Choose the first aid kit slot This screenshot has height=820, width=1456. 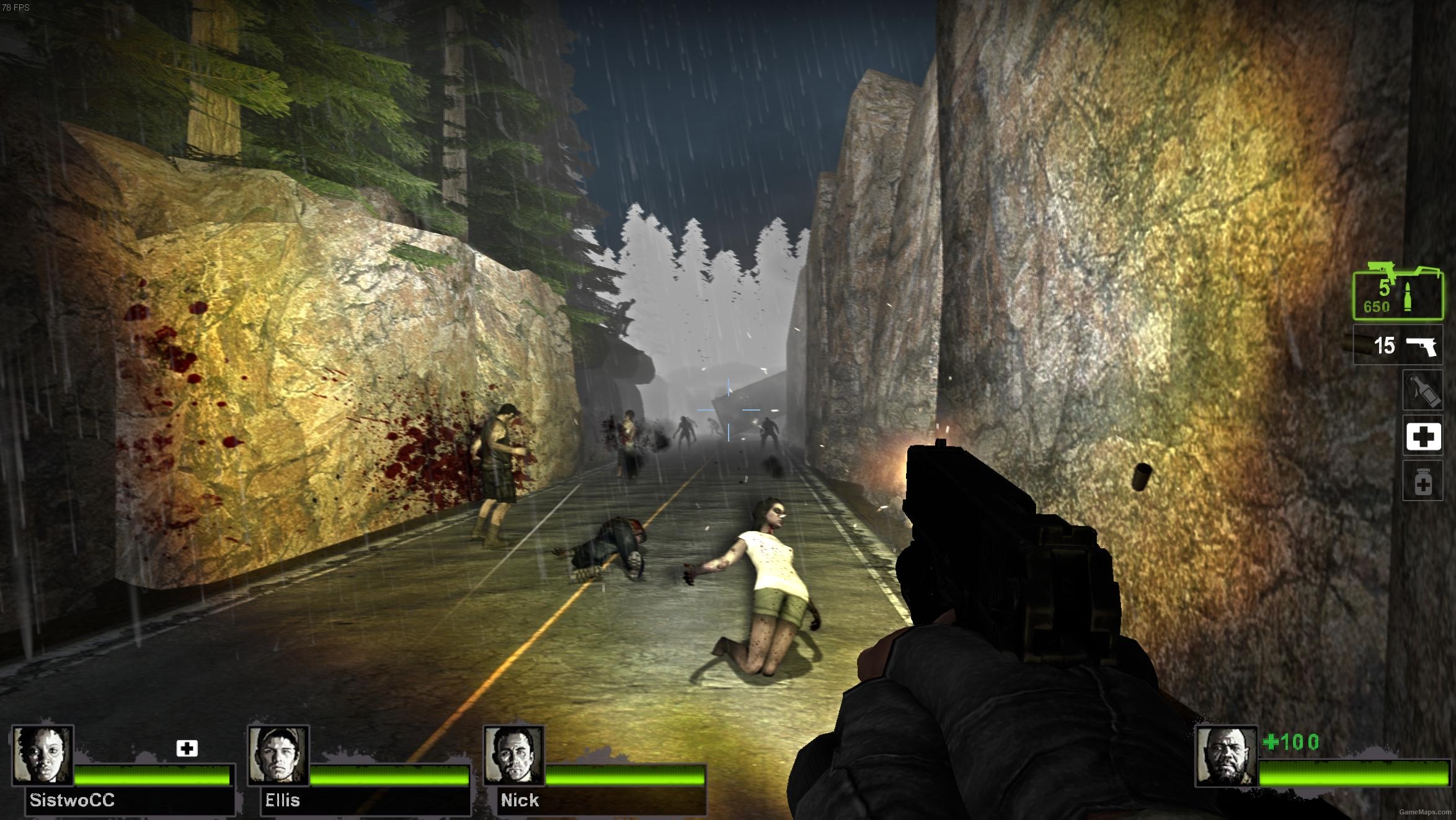point(1423,436)
